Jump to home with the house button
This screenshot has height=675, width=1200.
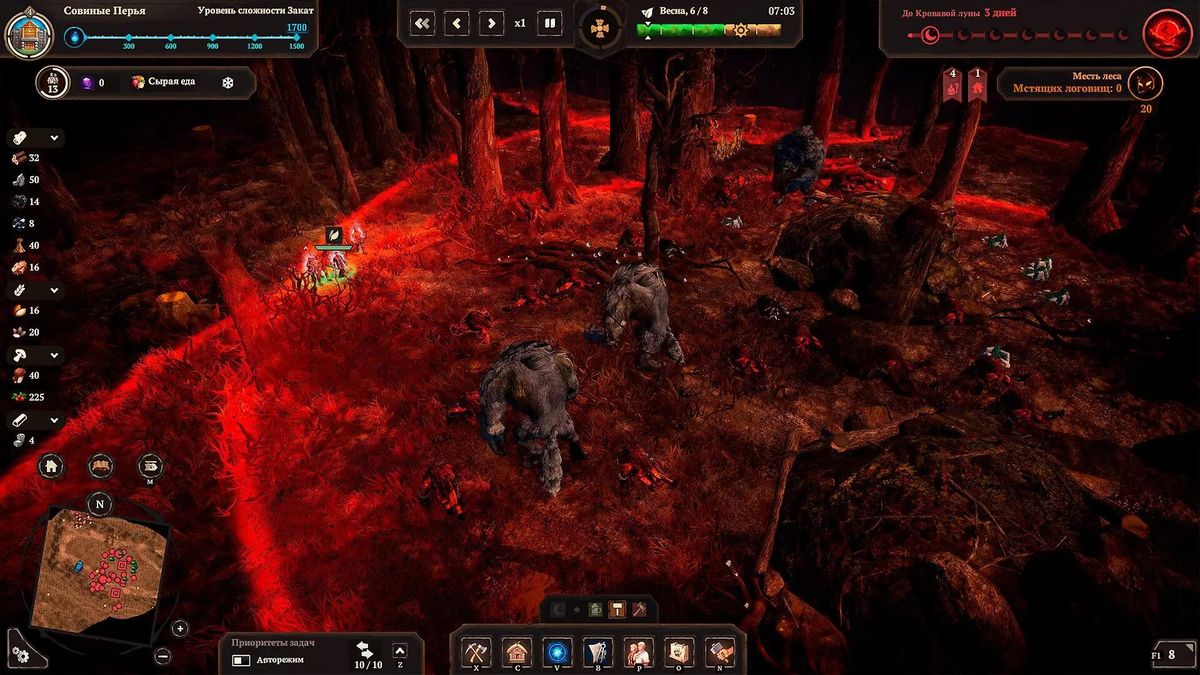coord(52,465)
